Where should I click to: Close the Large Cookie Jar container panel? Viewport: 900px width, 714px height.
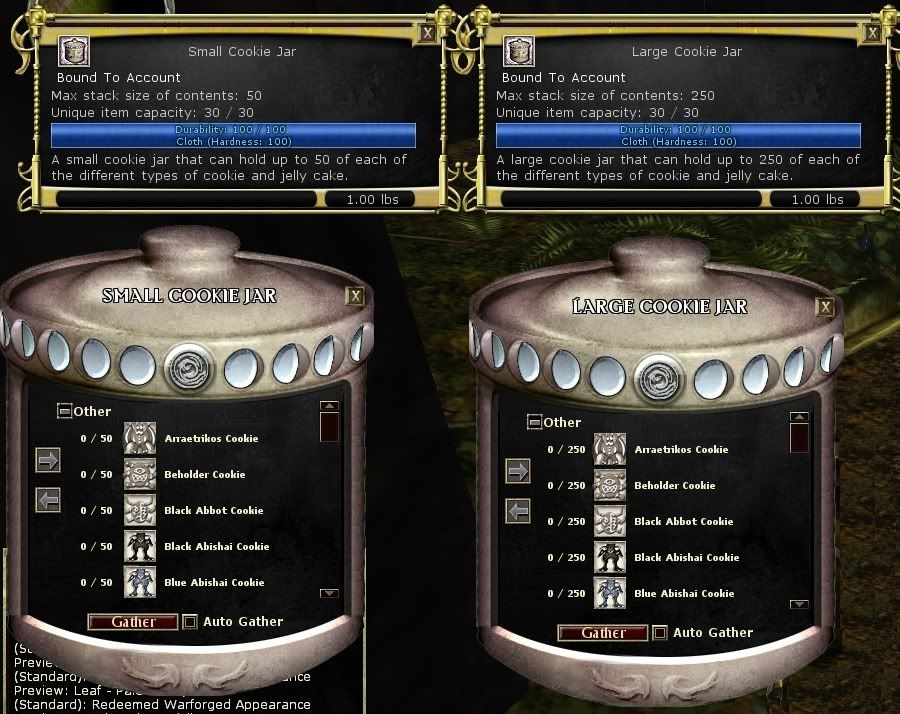click(x=824, y=307)
